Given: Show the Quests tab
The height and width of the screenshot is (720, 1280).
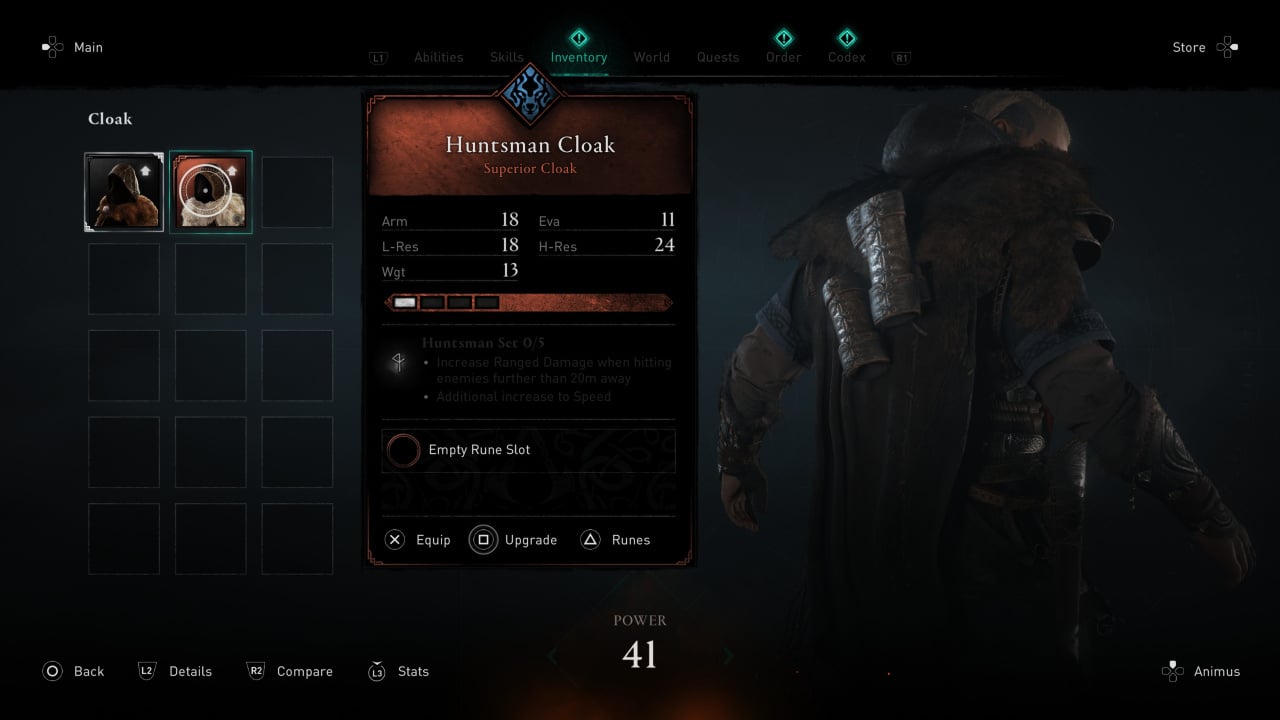Looking at the screenshot, I should tap(718, 58).
